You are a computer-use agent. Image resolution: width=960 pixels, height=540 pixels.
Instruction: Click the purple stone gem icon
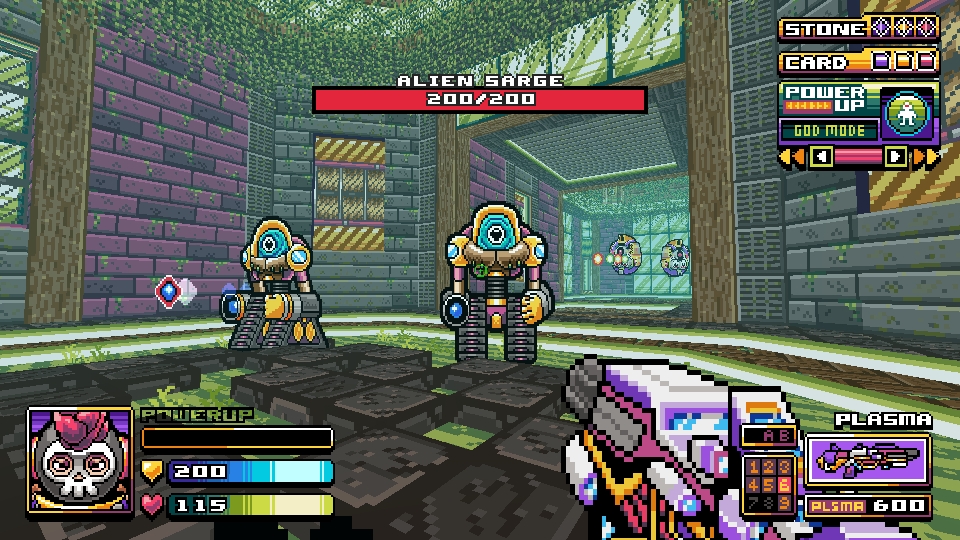click(880, 28)
